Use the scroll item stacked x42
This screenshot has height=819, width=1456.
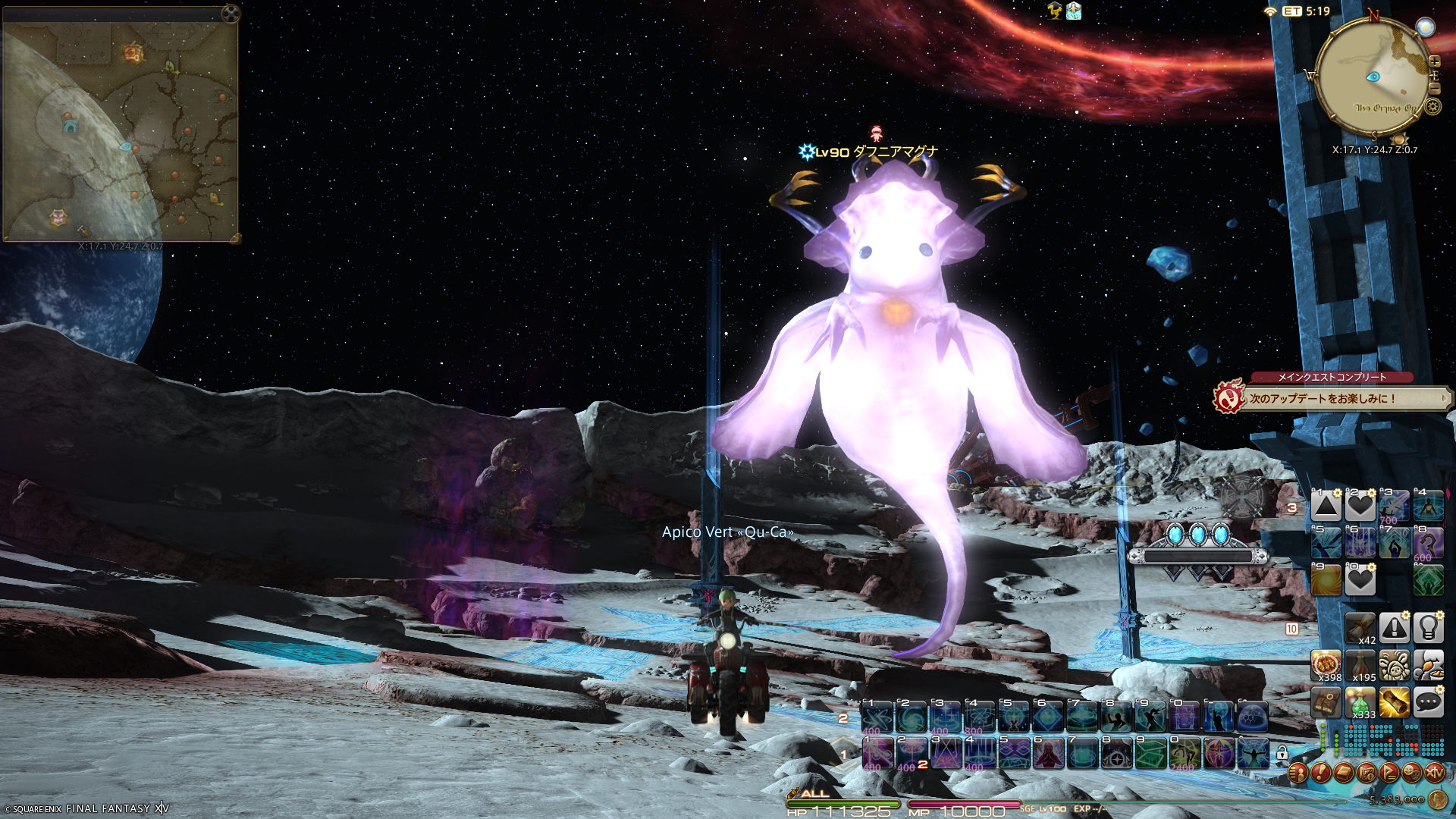coord(1360,628)
